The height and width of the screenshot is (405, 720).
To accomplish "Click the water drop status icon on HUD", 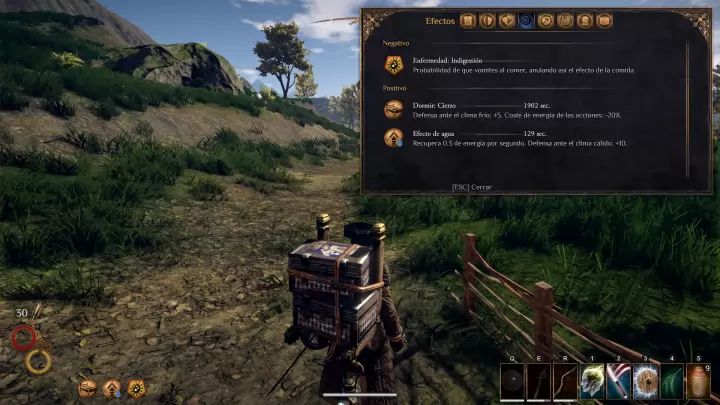I will pos(112,388).
